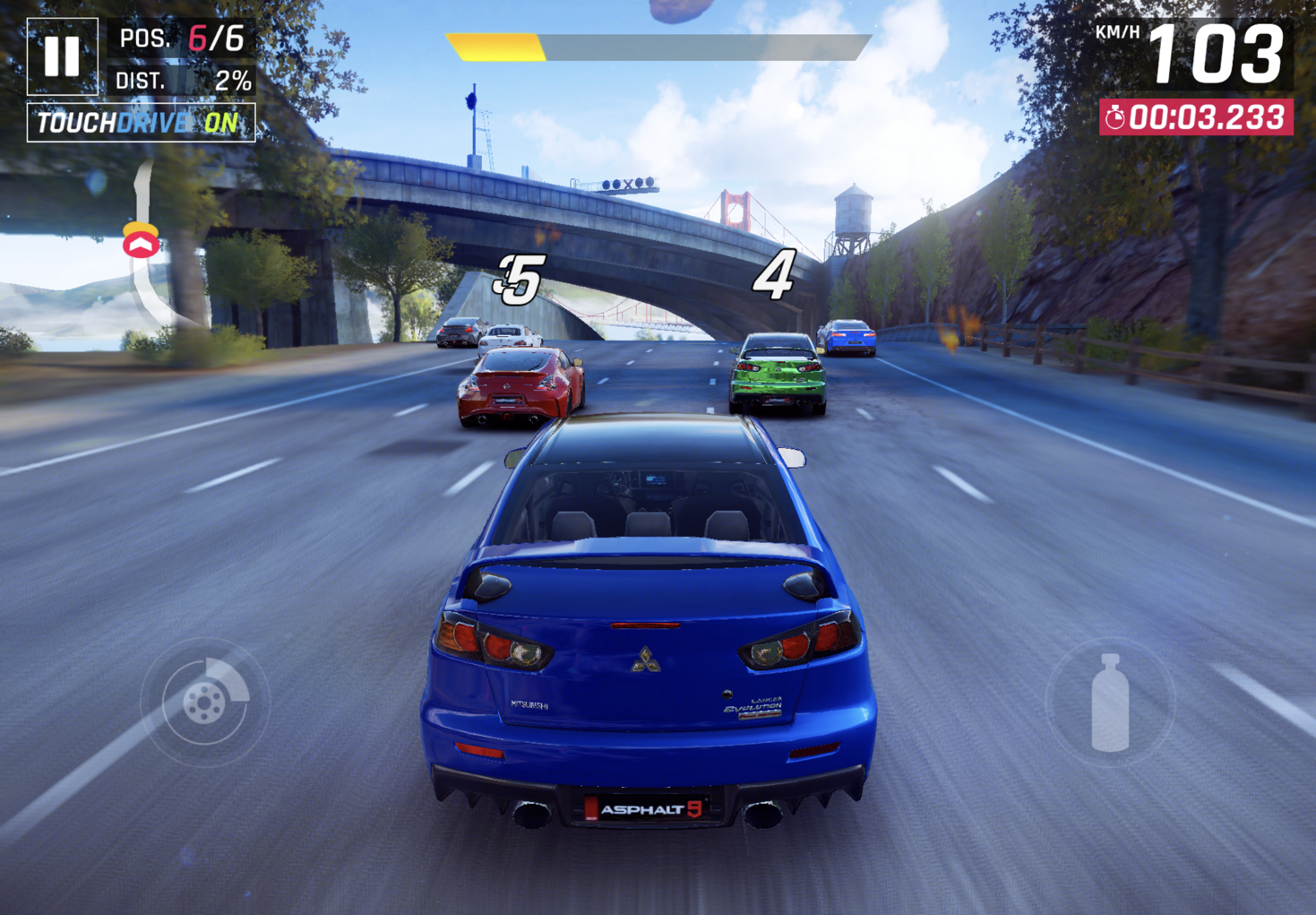Activate the nitro bottle boost

(x=1110, y=703)
